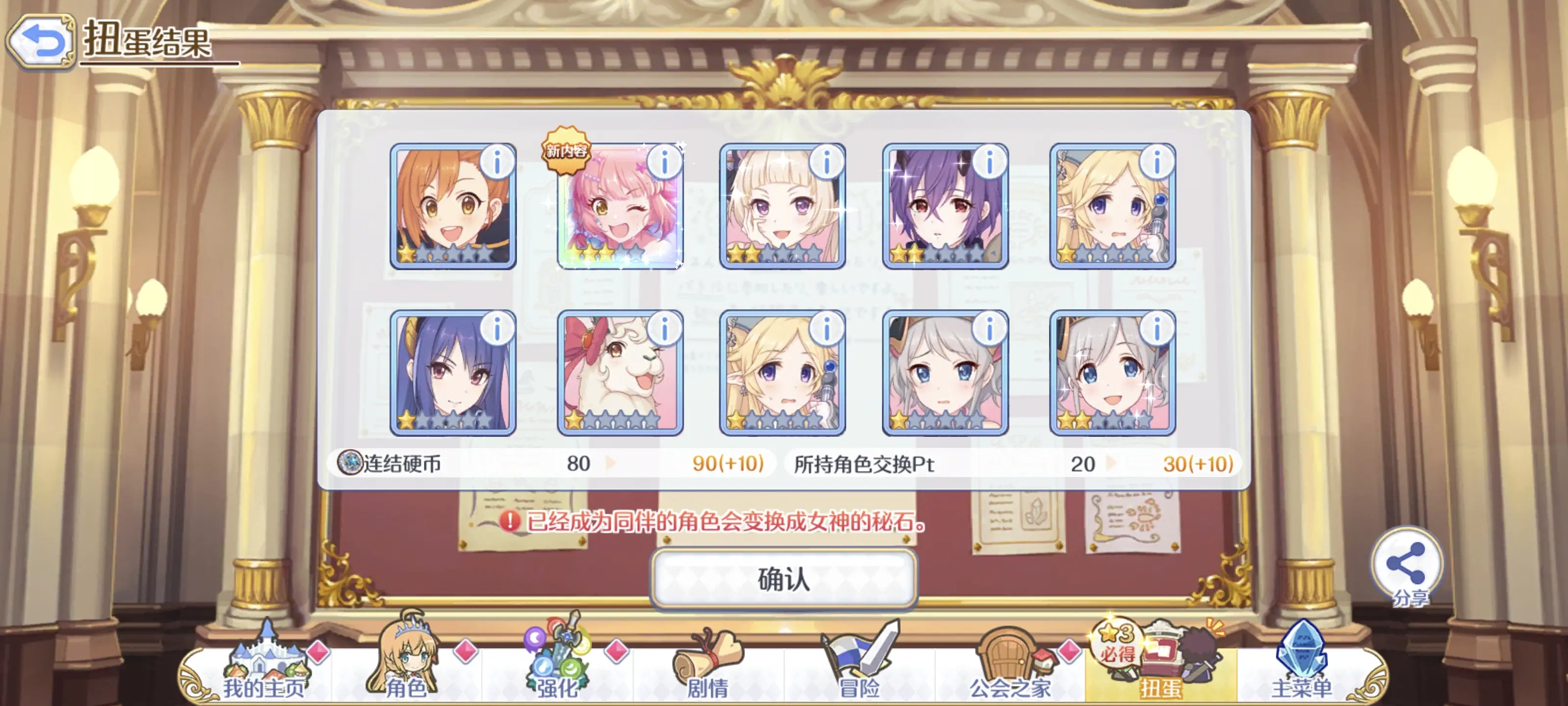Select the orange-haired character card
Image resolution: width=1568 pixels, height=706 pixels.
click(x=452, y=206)
